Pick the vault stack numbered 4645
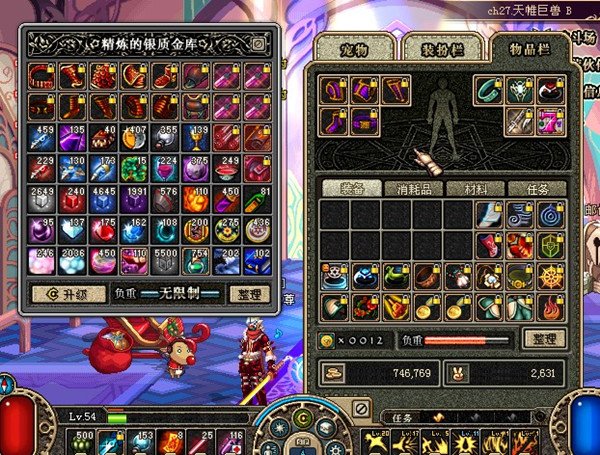The image size is (600, 455). click(103, 198)
